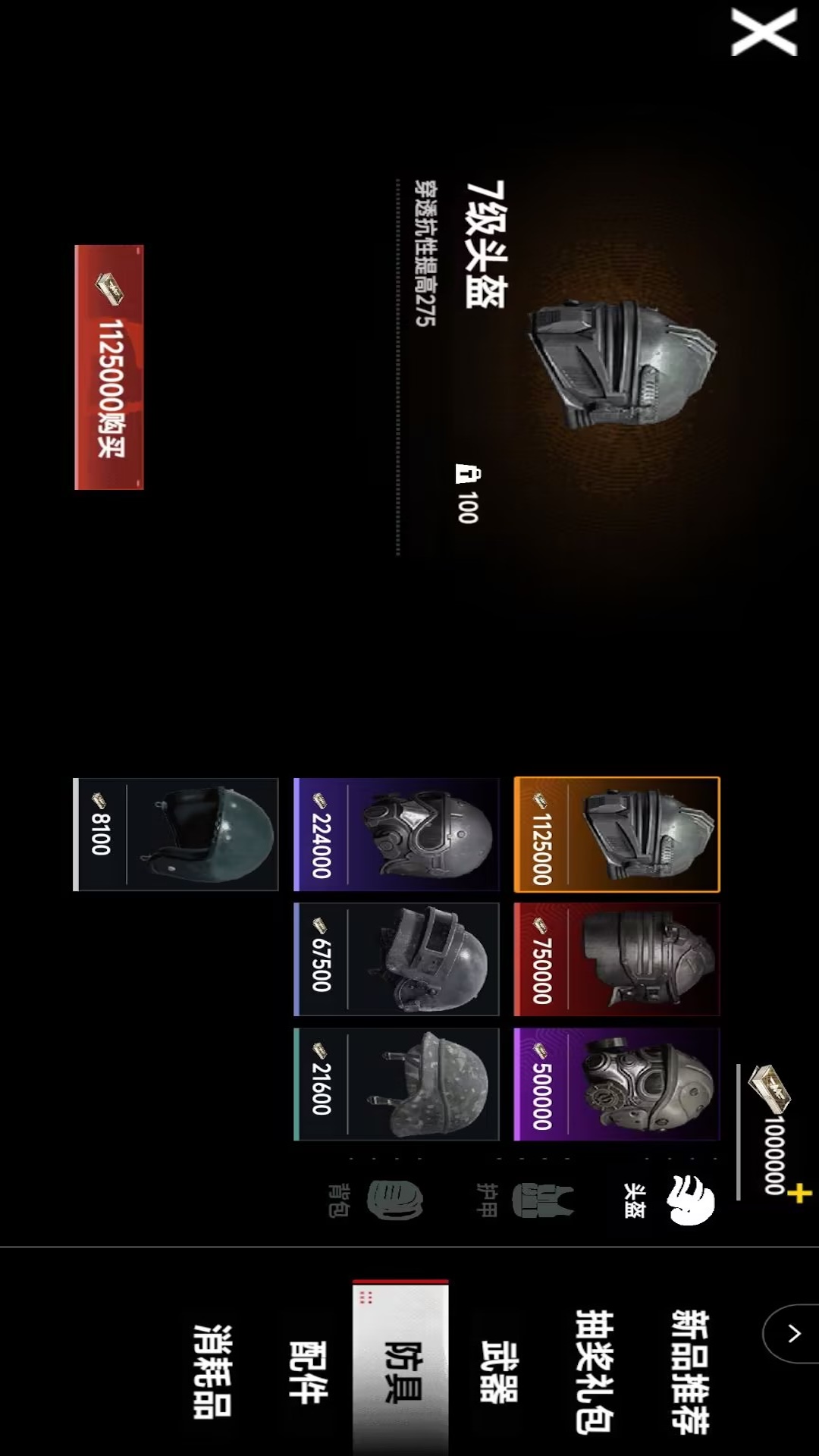Select the 750000 helmet tile
This screenshot has height=1456, width=819.
[617, 959]
